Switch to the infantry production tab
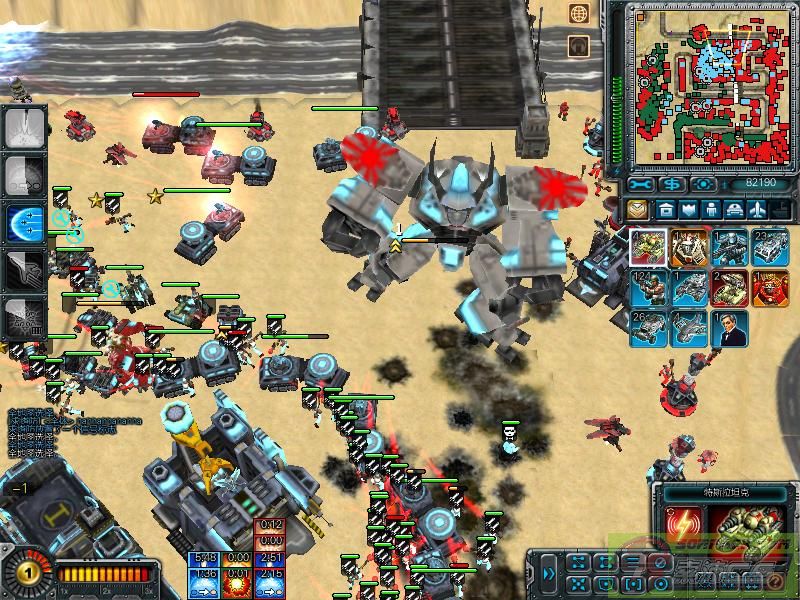The width and height of the screenshot is (800, 600). pyautogui.click(x=711, y=210)
